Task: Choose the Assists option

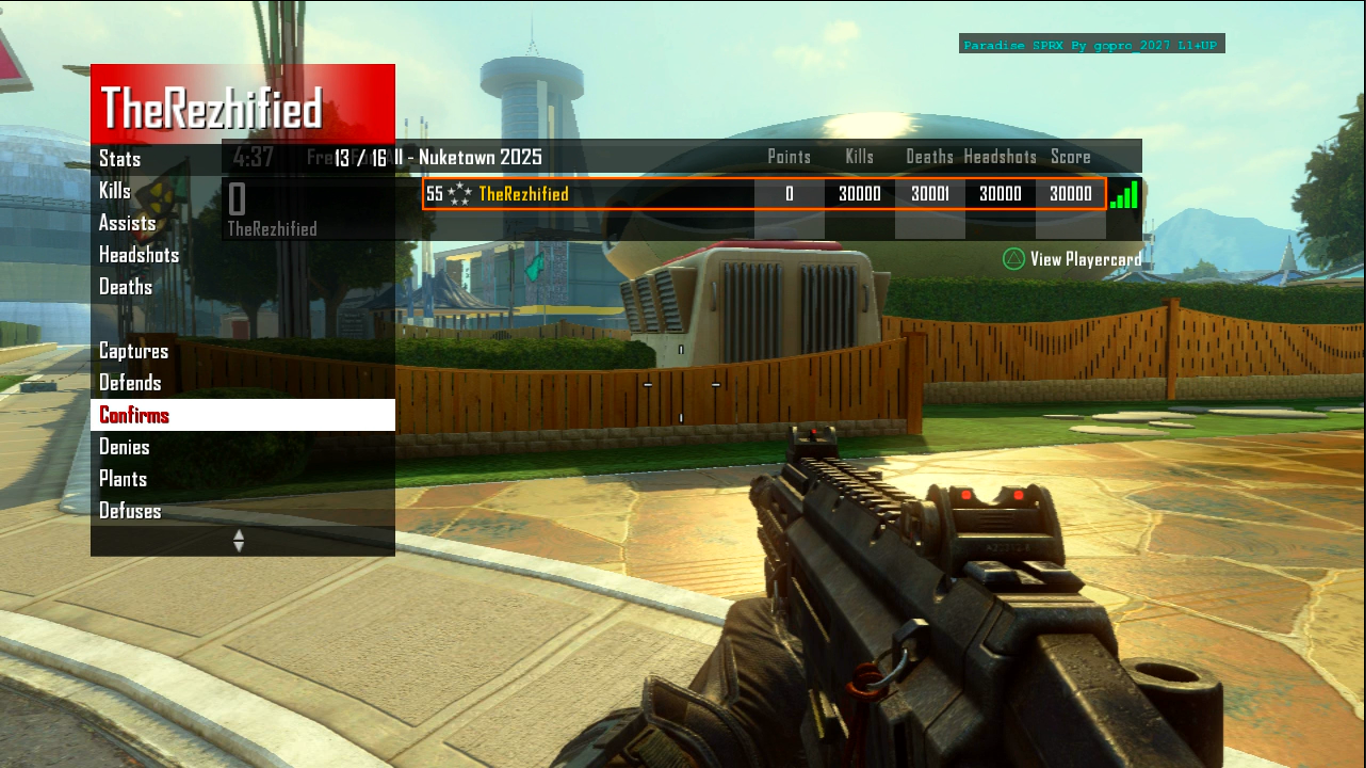Action: pos(127,223)
